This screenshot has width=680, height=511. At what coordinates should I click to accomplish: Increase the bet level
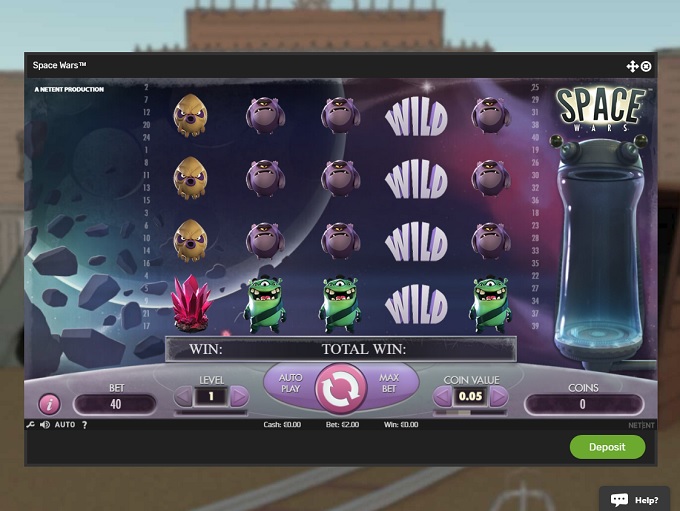point(239,397)
